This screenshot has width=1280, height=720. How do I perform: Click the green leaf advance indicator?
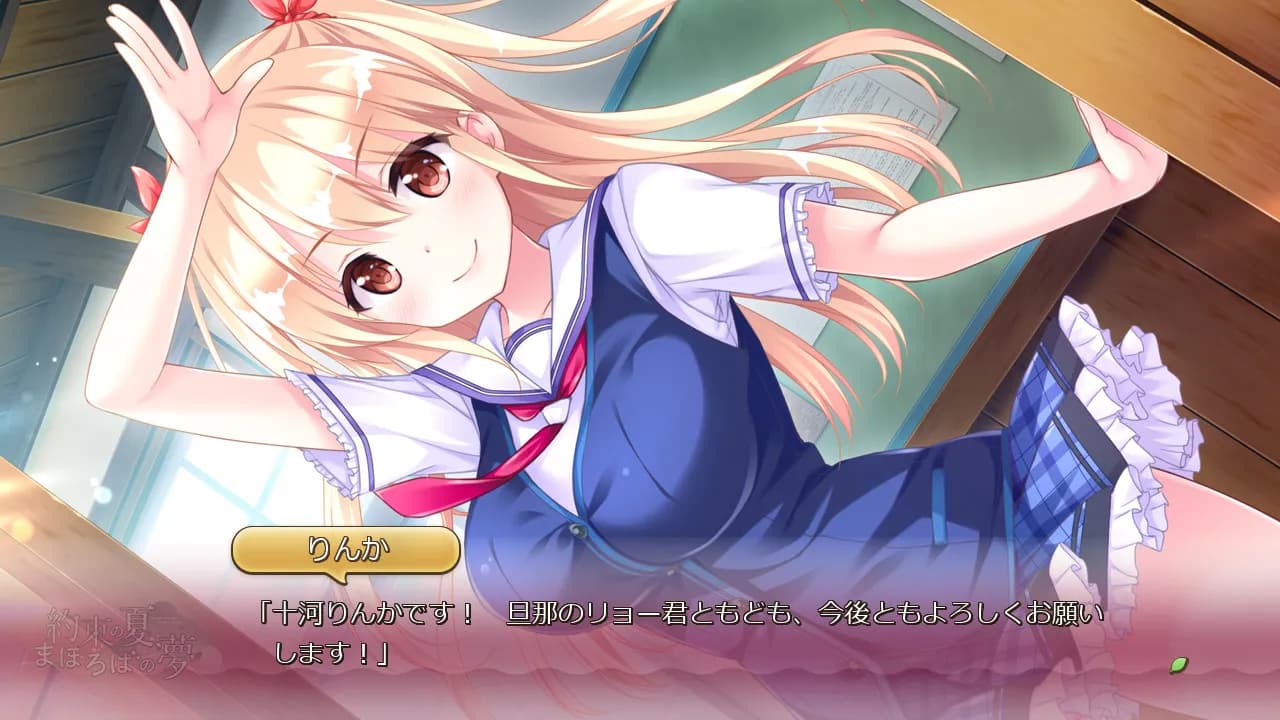point(1179,664)
